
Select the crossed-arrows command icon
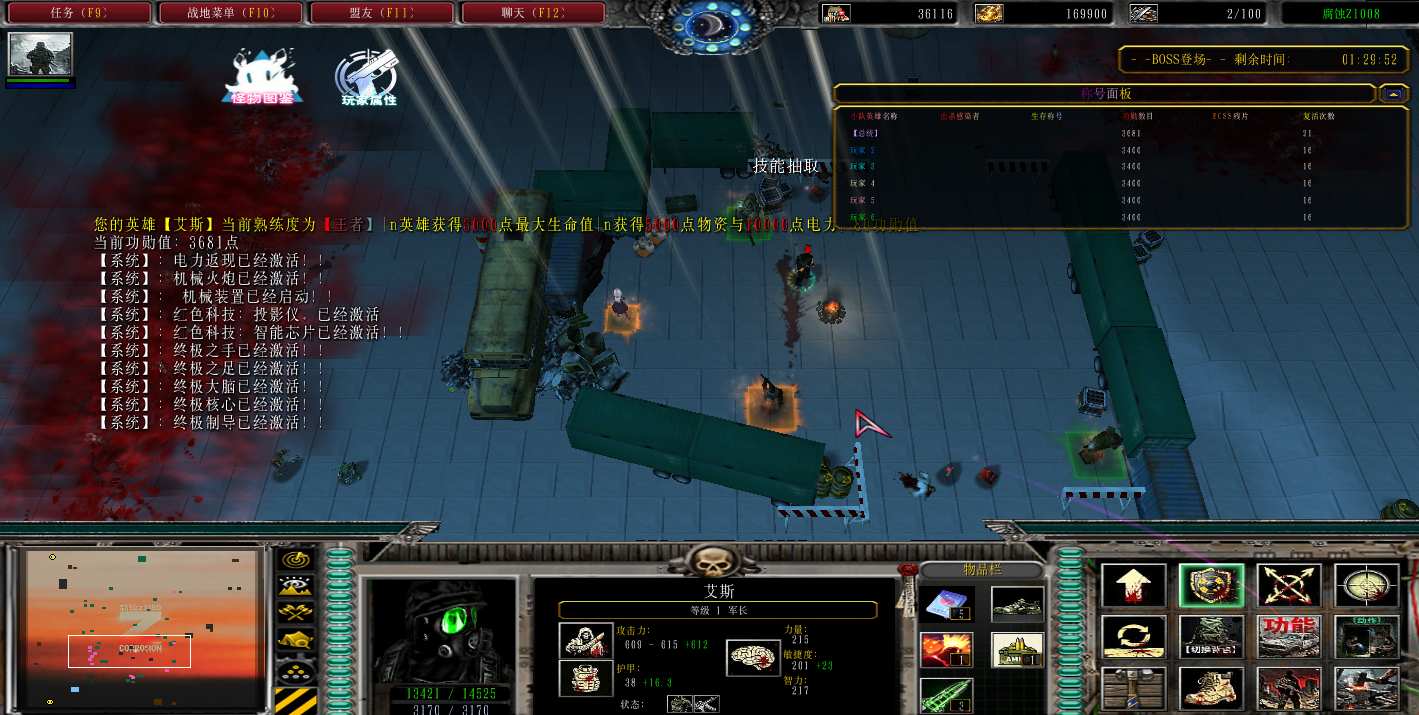pyautogui.click(x=1289, y=585)
